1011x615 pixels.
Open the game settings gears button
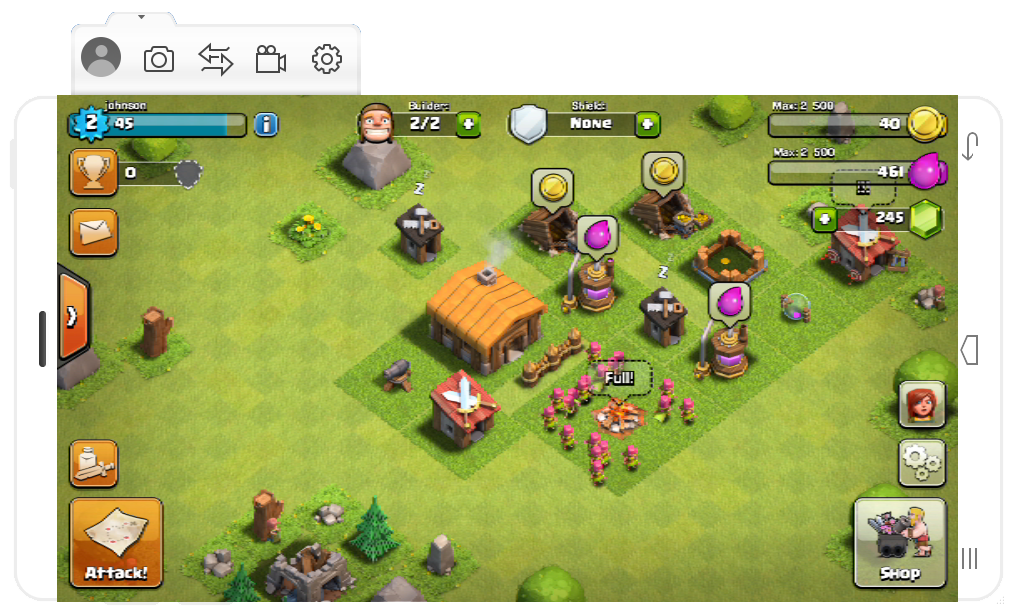(921, 462)
